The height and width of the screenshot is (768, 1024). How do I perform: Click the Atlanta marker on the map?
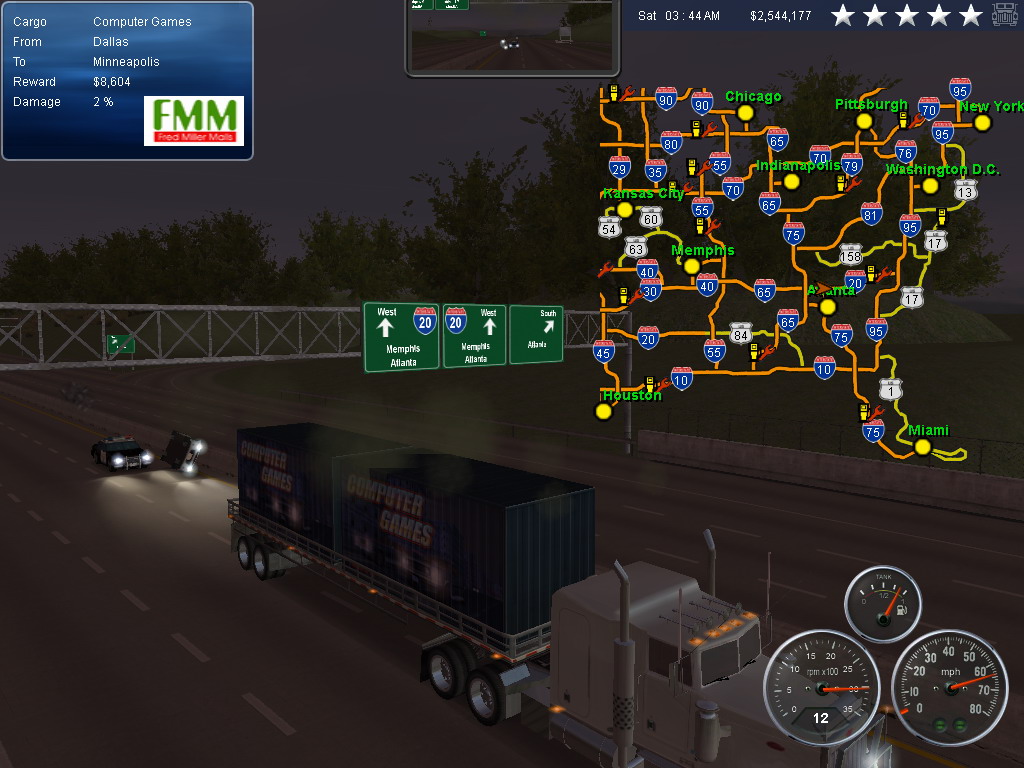827,307
